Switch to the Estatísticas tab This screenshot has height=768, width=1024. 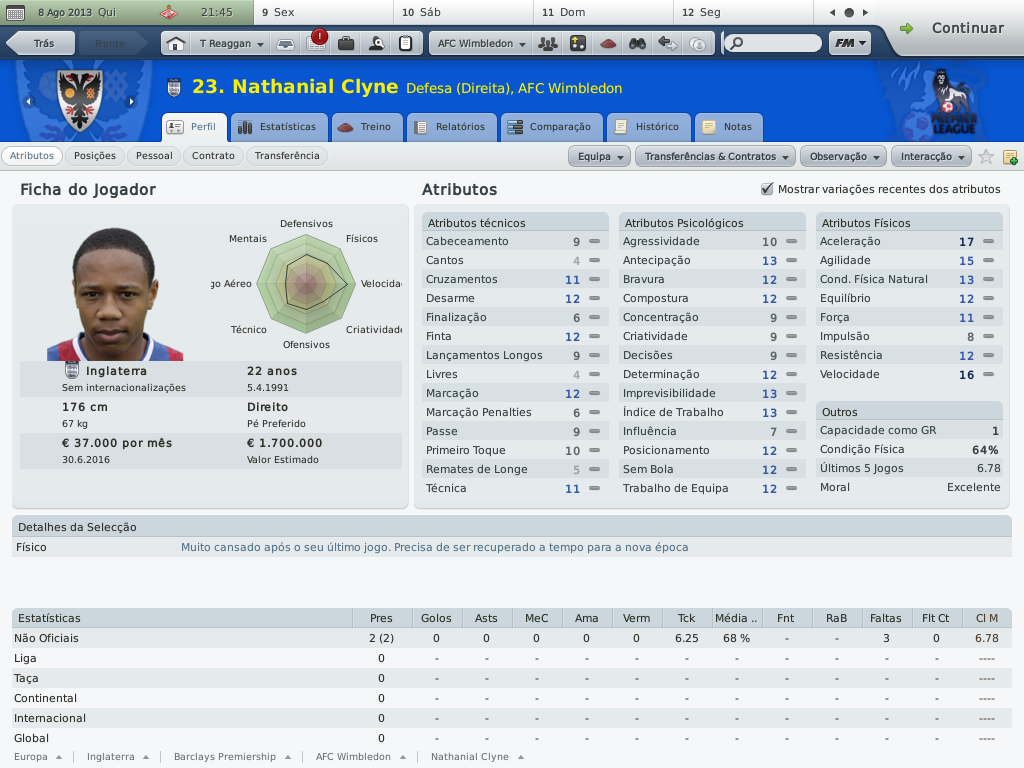tap(278, 127)
